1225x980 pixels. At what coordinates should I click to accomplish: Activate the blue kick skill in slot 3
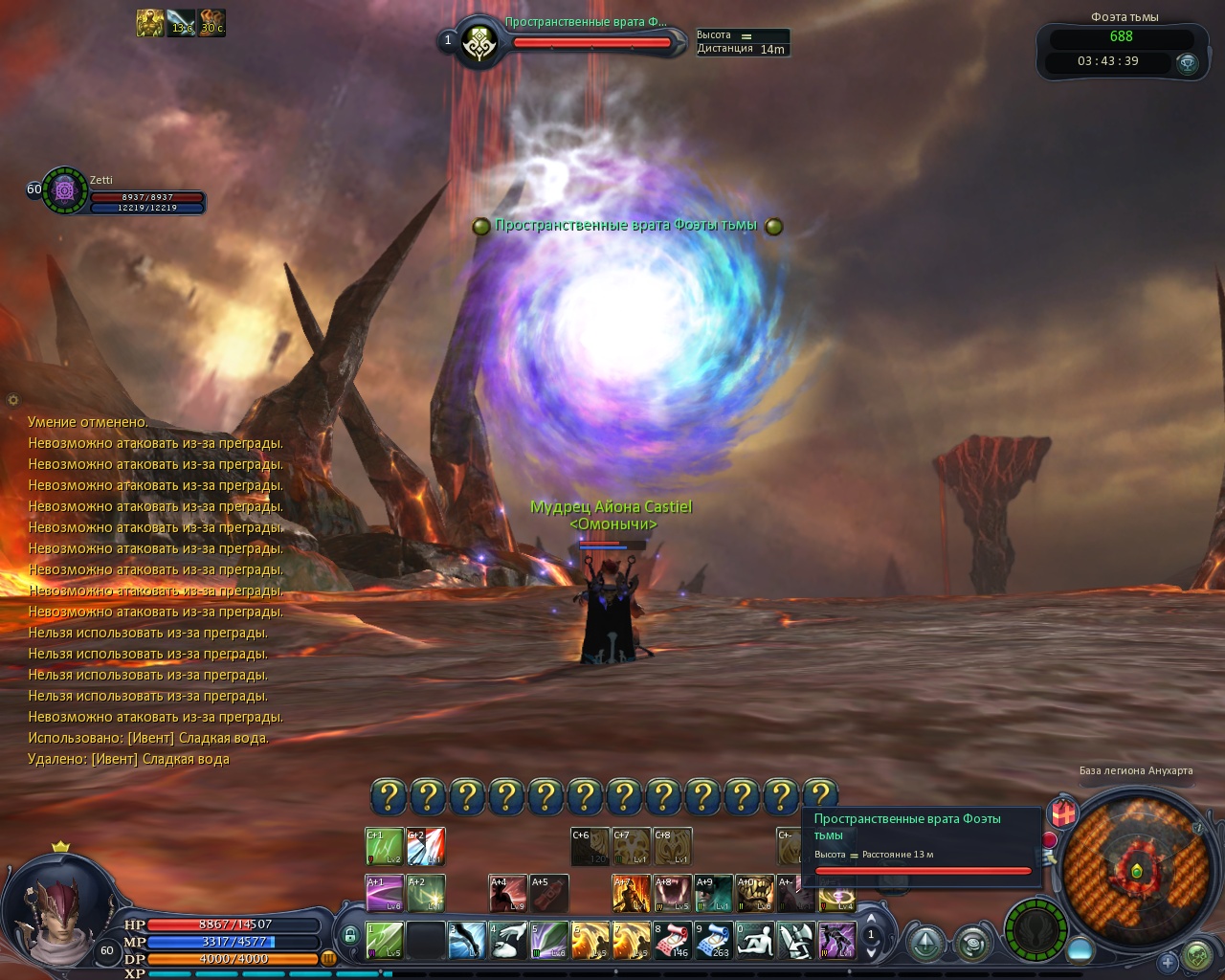pos(467,940)
